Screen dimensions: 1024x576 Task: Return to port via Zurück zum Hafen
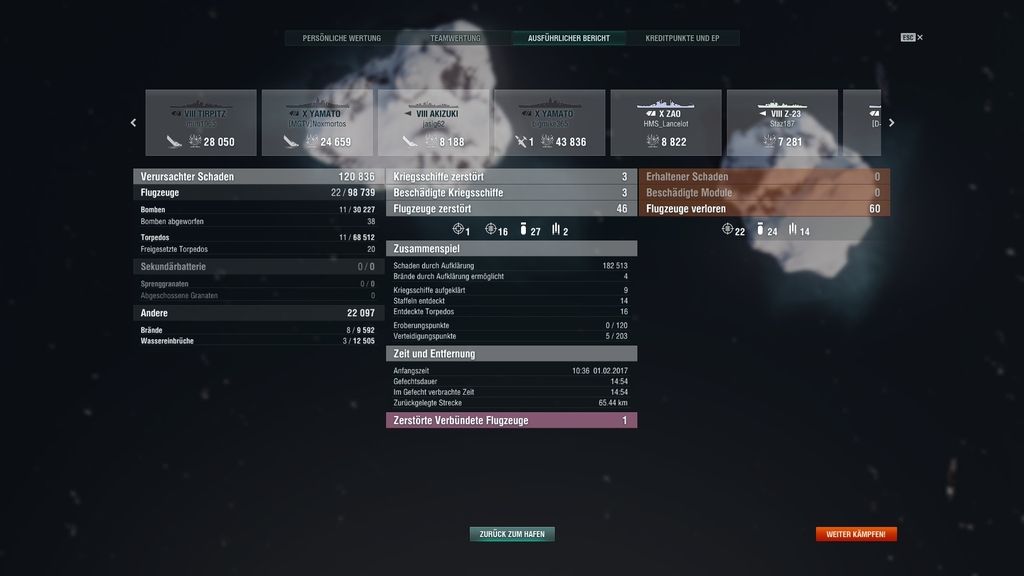[x=512, y=534]
